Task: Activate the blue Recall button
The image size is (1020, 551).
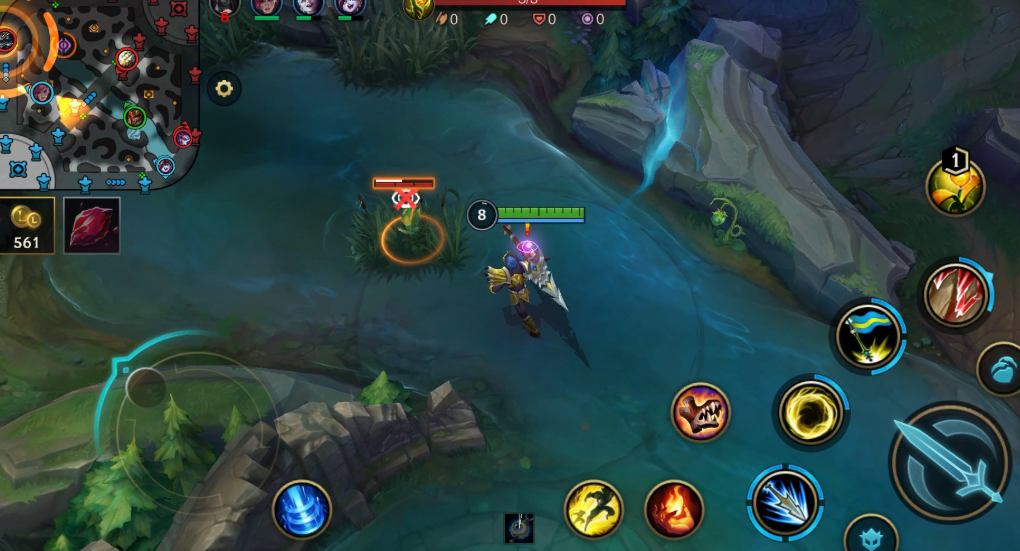Action: click(301, 509)
